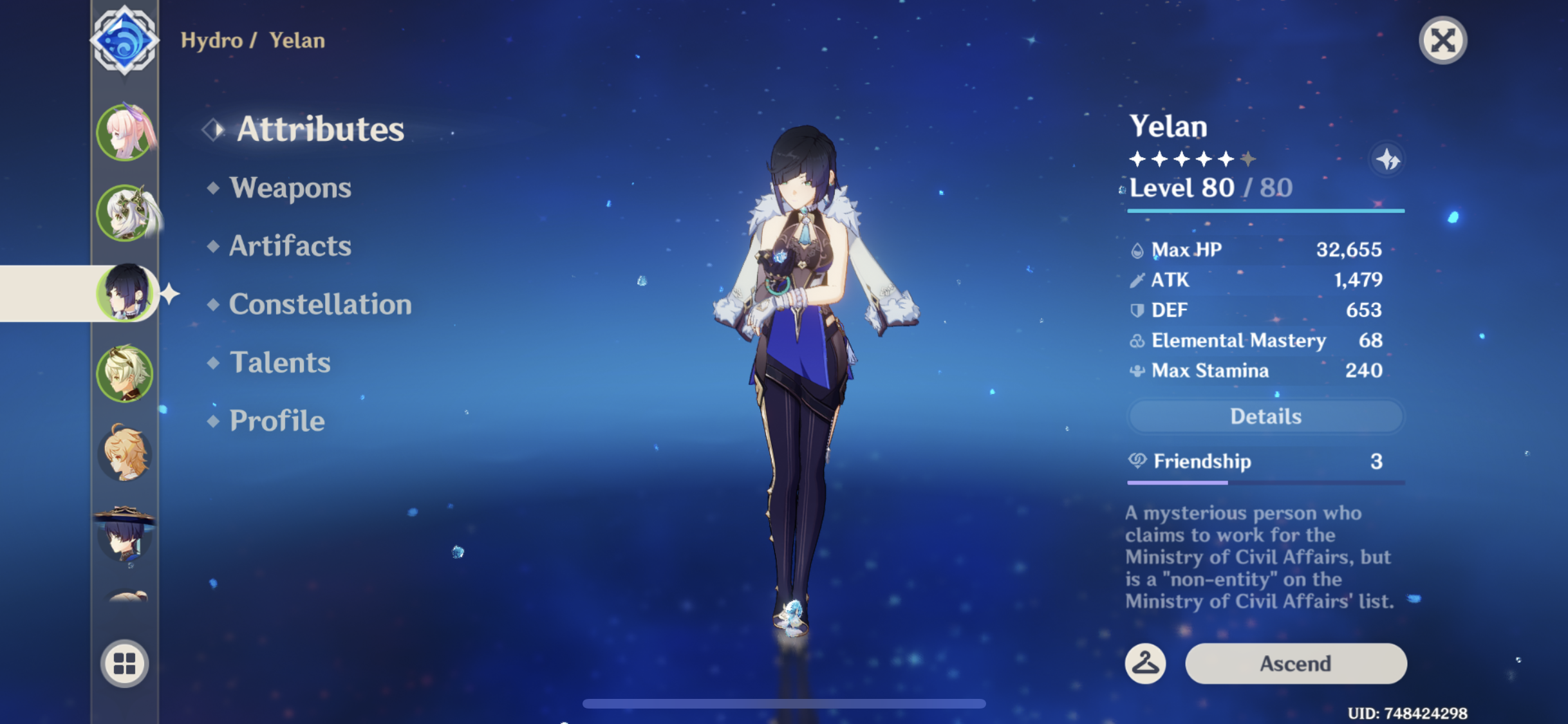Switch to the Weapons tab
The image size is (1568, 724).
pos(291,188)
